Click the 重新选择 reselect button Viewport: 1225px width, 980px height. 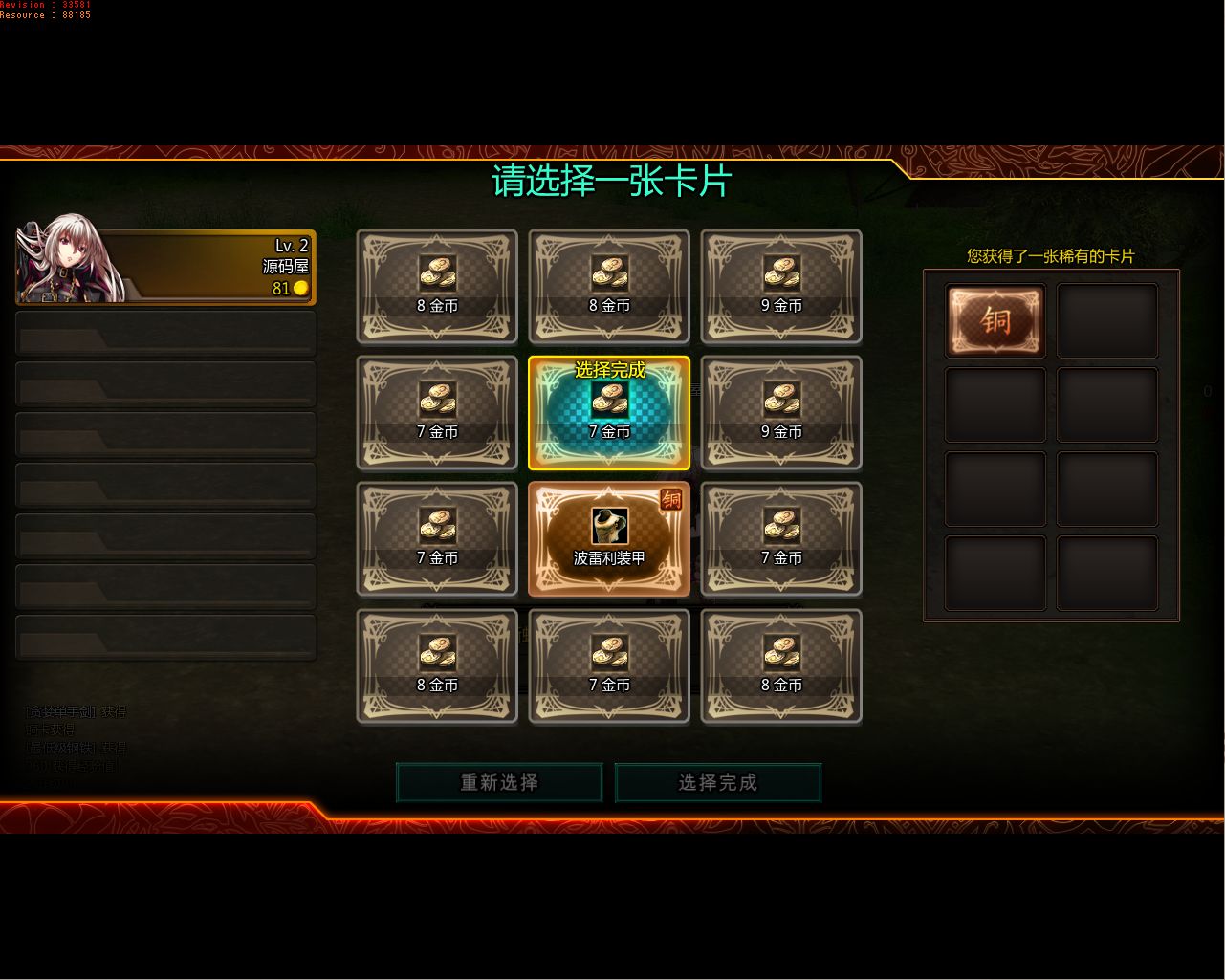pyautogui.click(x=498, y=782)
